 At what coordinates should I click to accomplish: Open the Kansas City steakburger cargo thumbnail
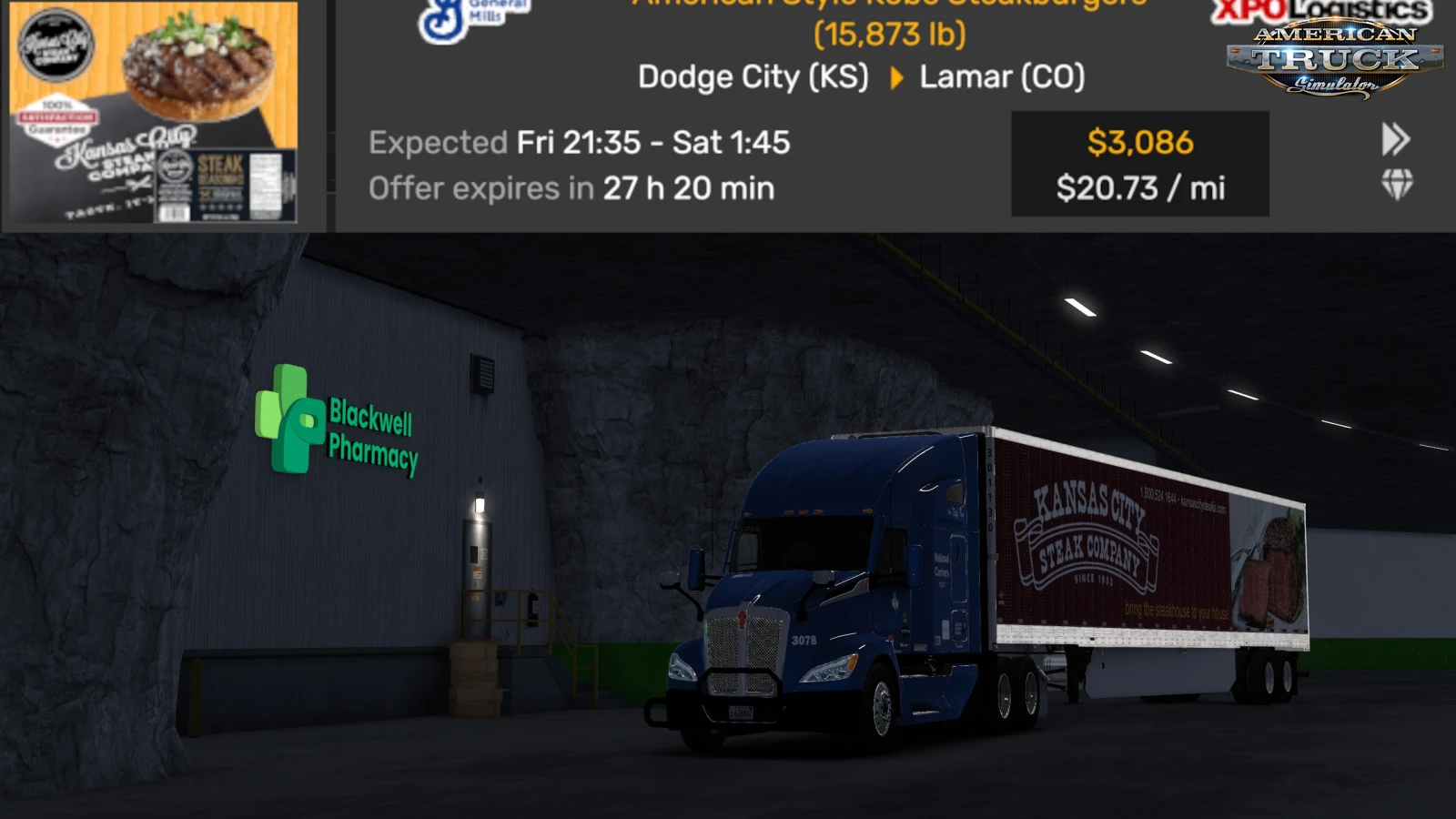[153, 112]
